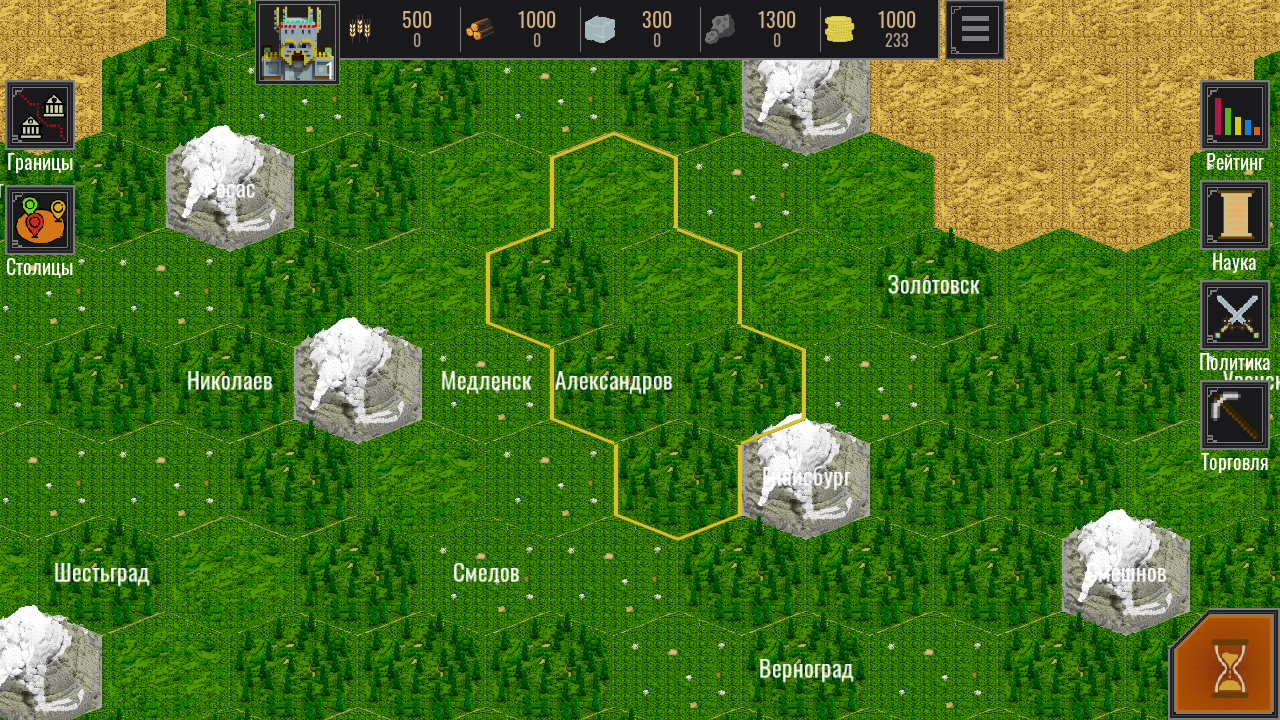This screenshot has height=720, width=1280.
Task: Click the stone resource indicator
Action: tap(598, 28)
